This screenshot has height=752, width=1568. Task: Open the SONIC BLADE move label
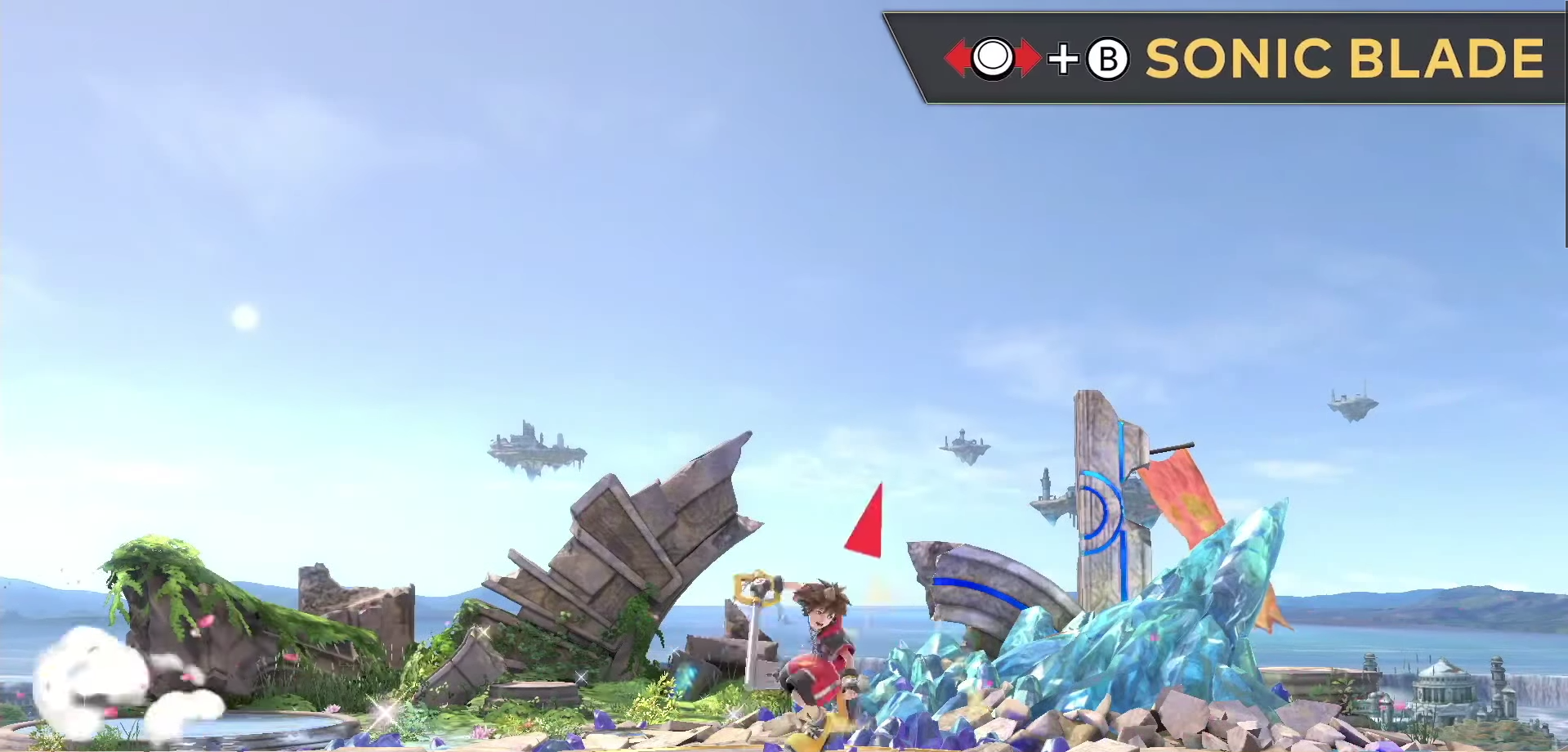point(1348,57)
